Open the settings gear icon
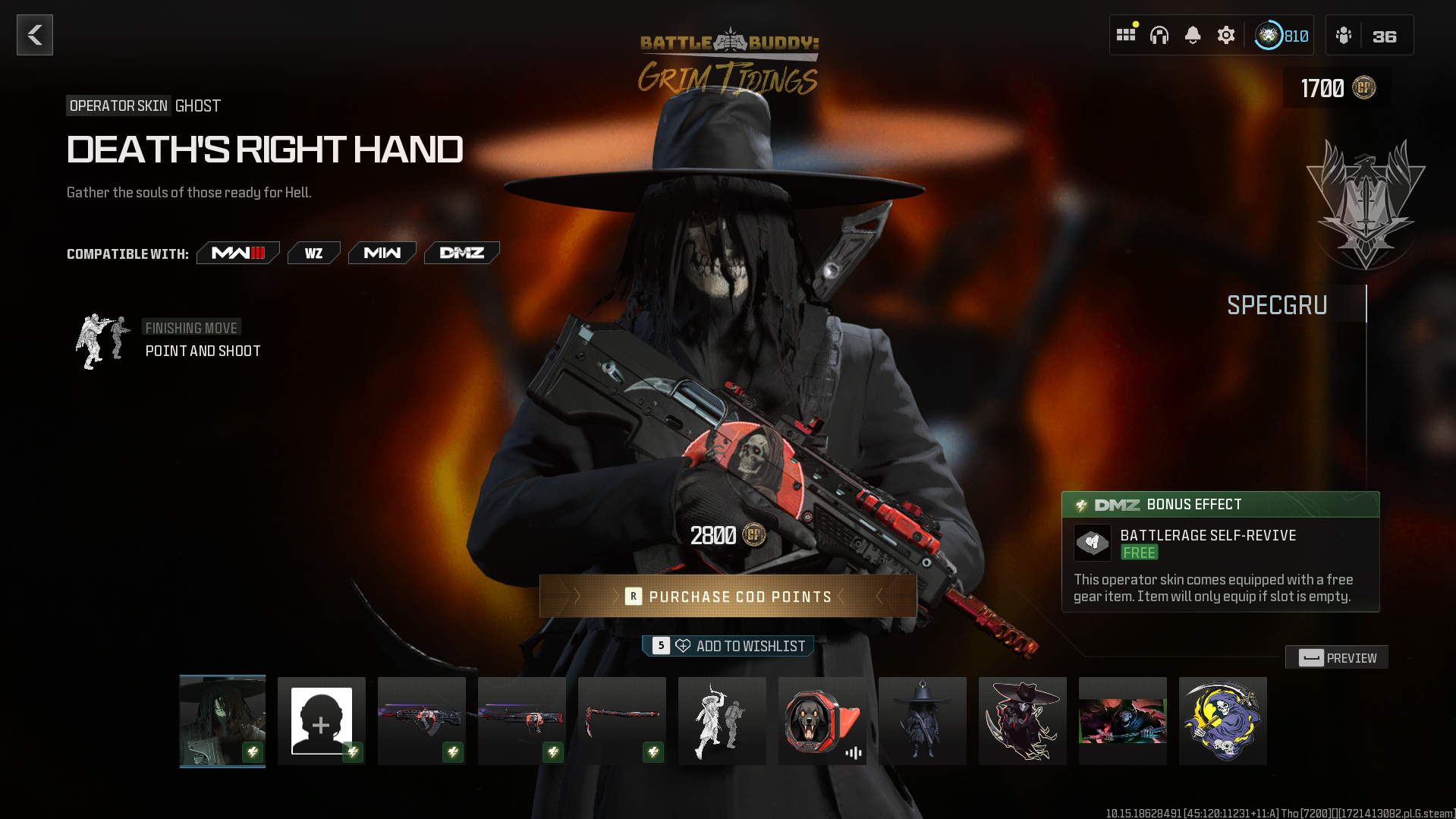Image resolution: width=1456 pixels, height=819 pixels. (x=1226, y=35)
